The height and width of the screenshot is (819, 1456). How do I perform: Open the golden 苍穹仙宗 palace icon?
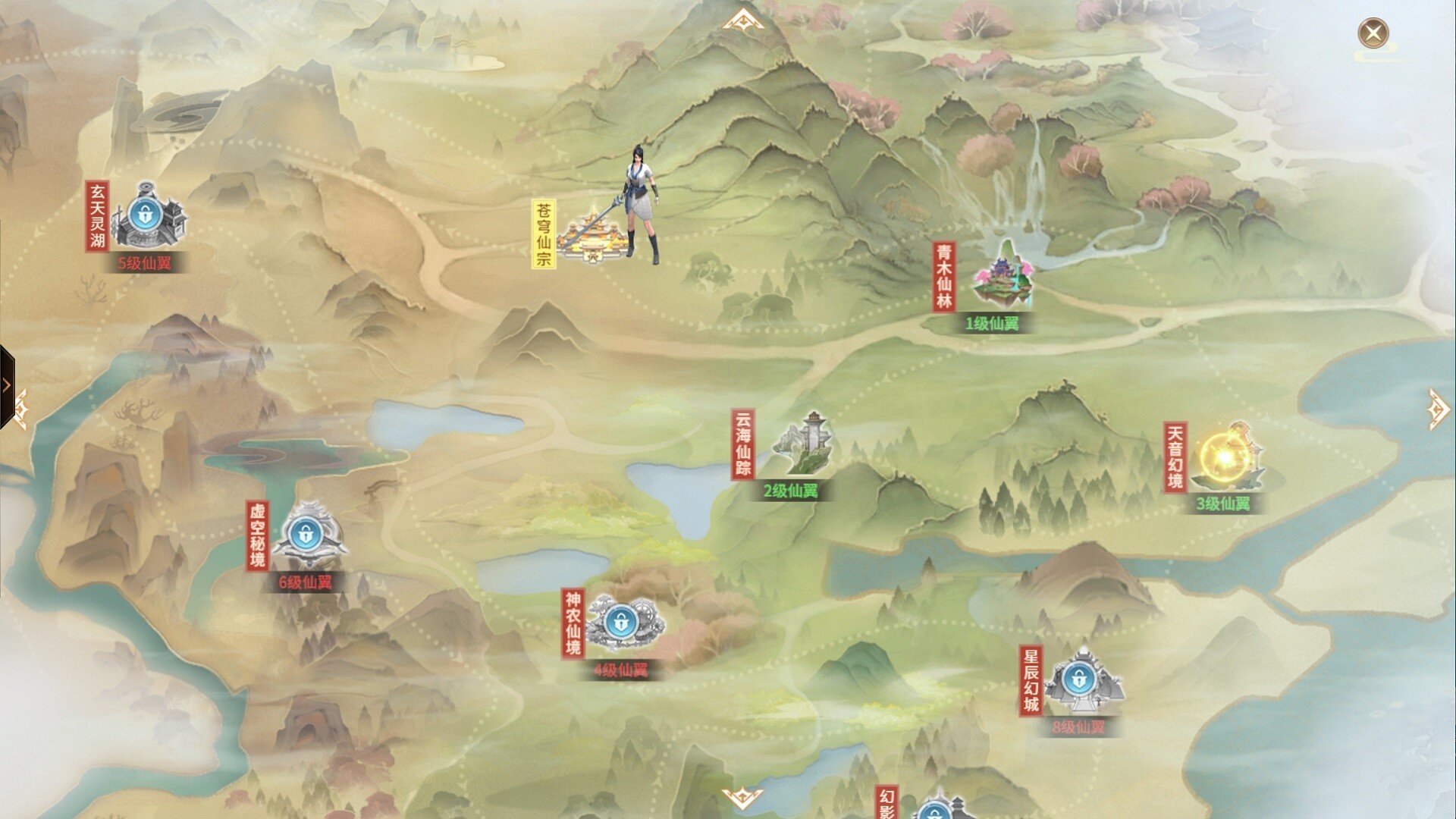(x=593, y=235)
